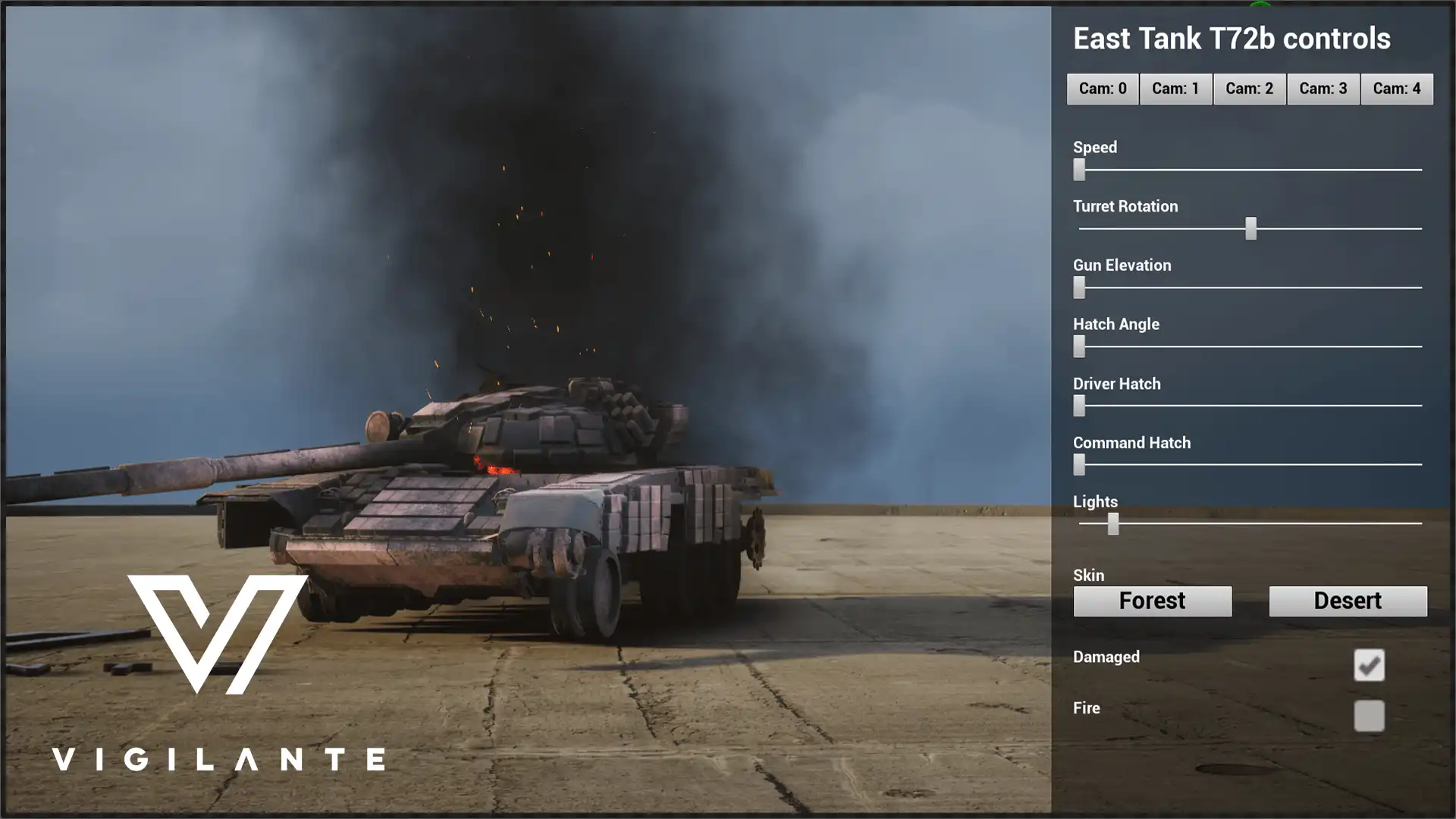Click the Hatch Angle slider handle
The image size is (1456, 819).
(1079, 347)
